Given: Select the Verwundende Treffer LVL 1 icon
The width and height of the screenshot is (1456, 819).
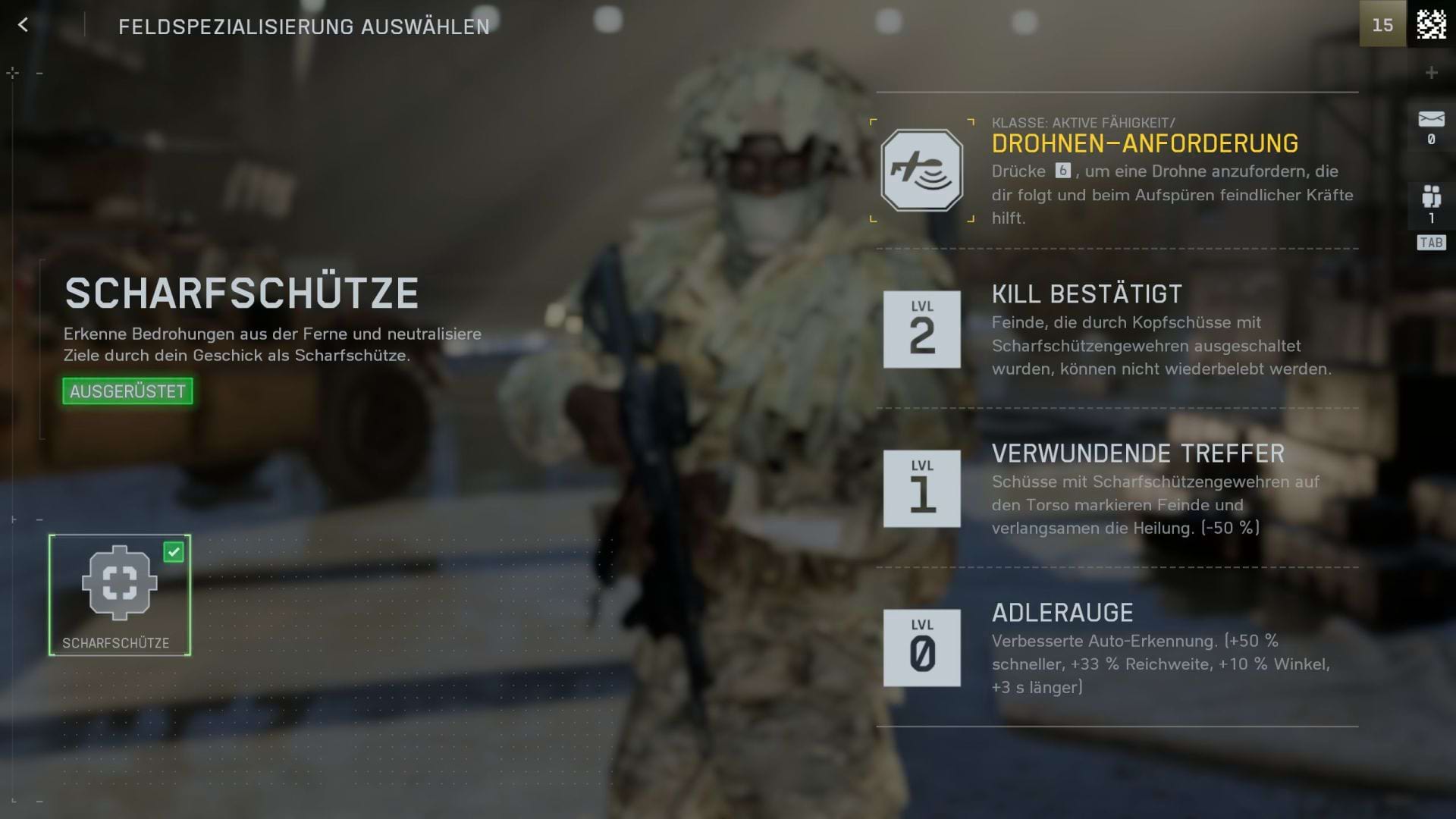Looking at the screenshot, I should 921,489.
